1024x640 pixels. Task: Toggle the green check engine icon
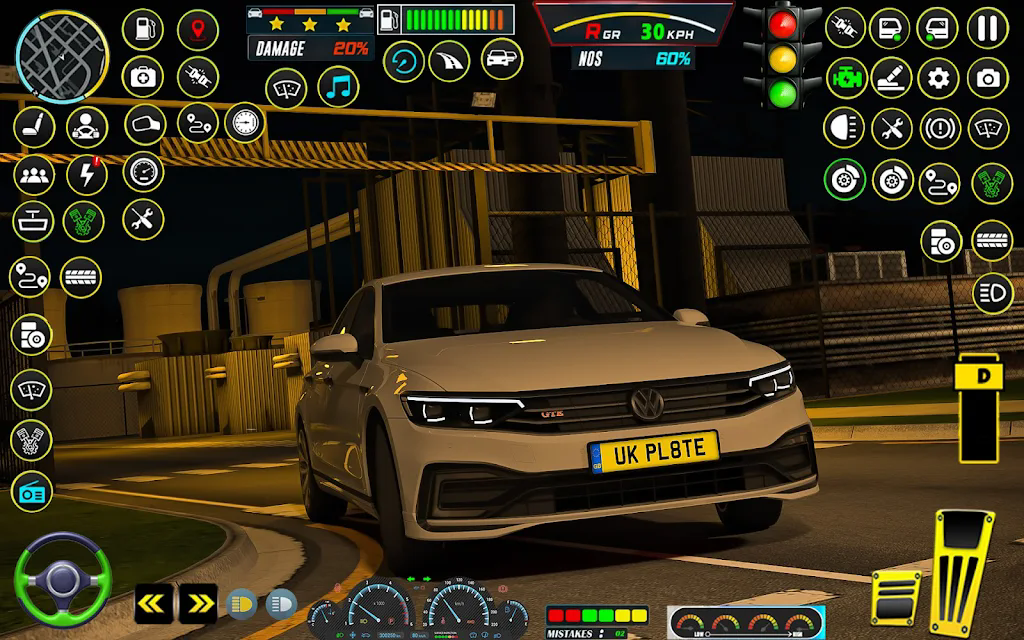(x=845, y=78)
